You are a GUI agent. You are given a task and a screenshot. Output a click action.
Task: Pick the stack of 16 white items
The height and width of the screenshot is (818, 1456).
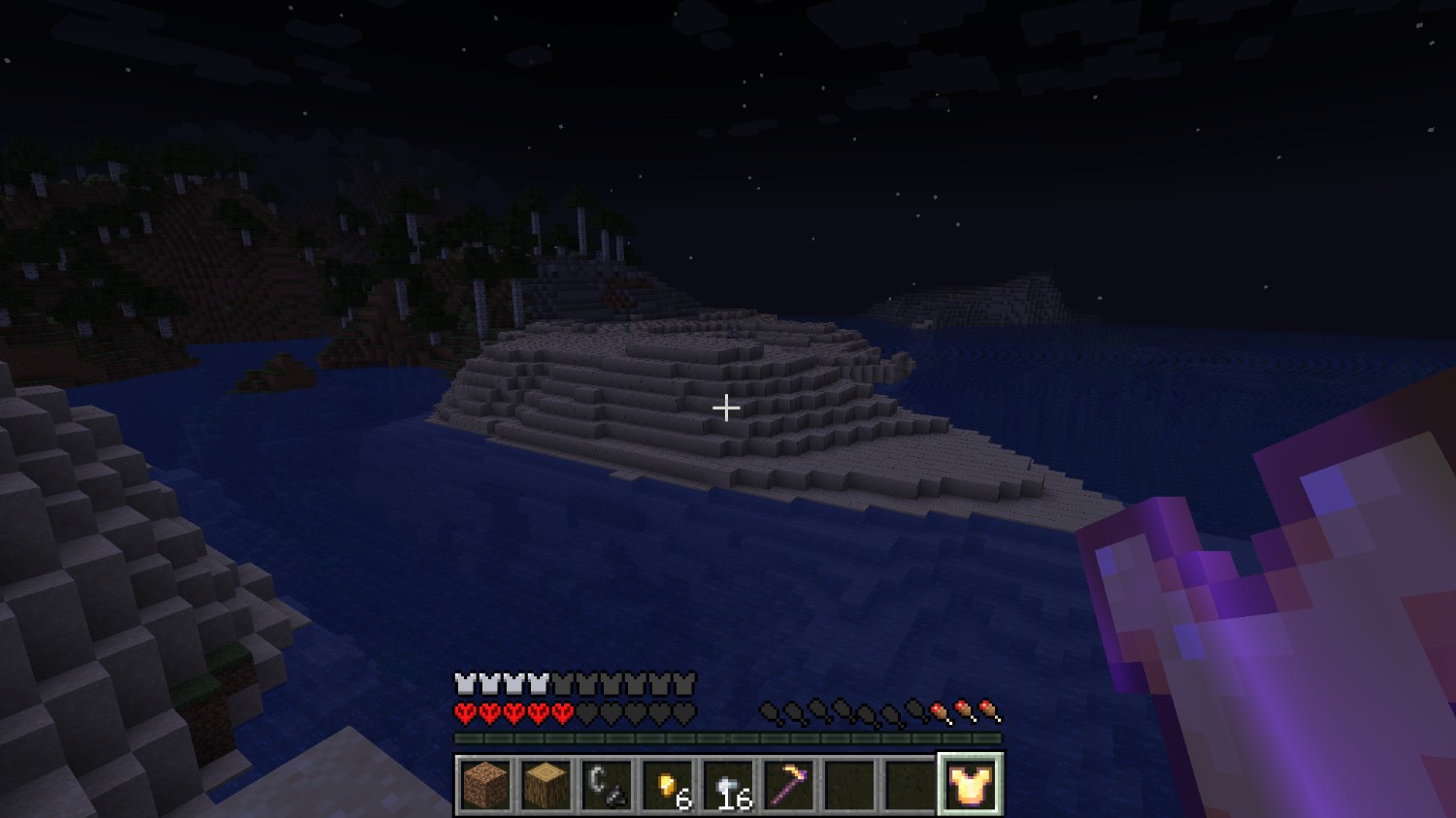728,784
